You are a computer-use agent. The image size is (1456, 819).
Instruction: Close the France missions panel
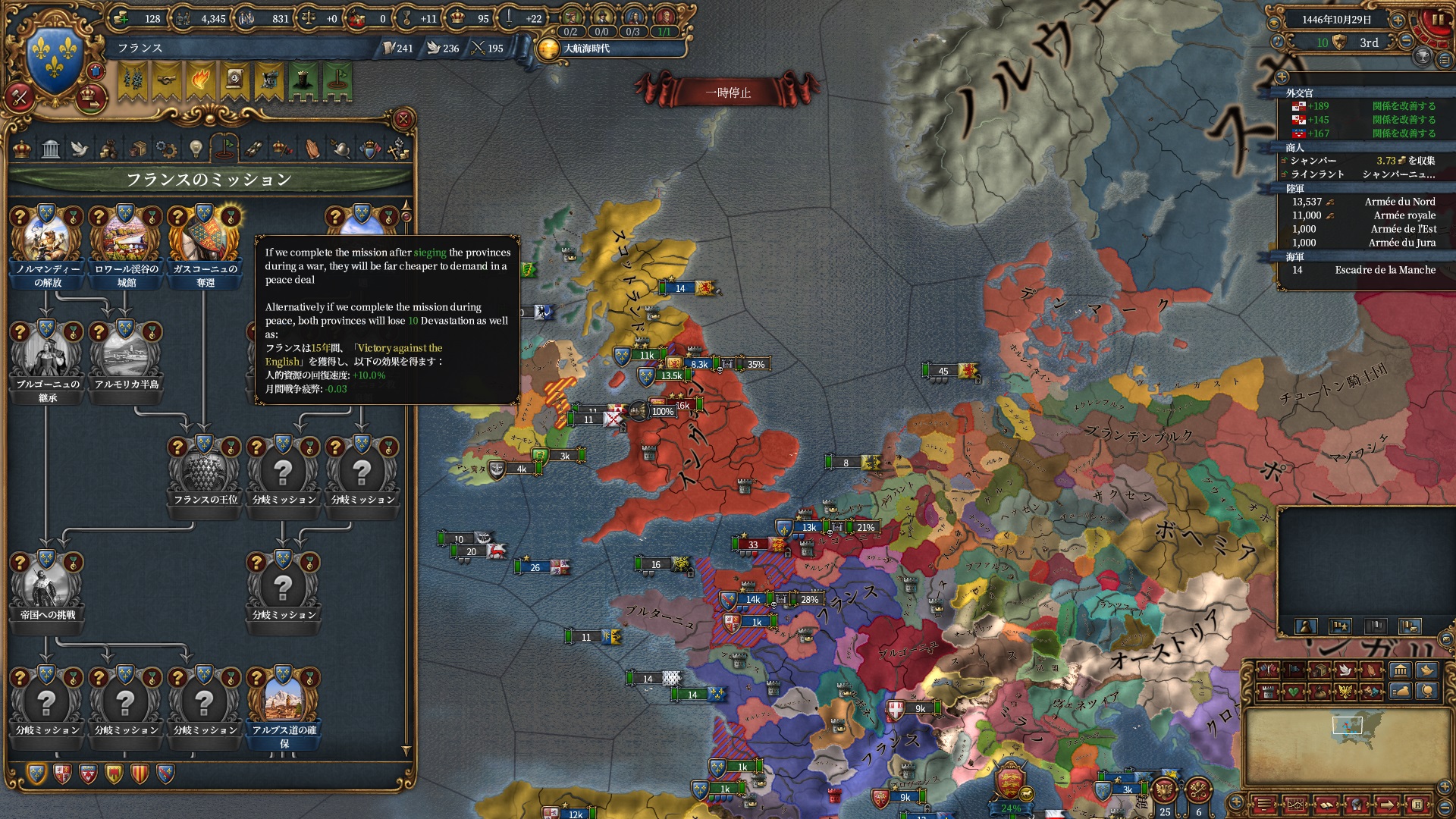(x=403, y=119)
